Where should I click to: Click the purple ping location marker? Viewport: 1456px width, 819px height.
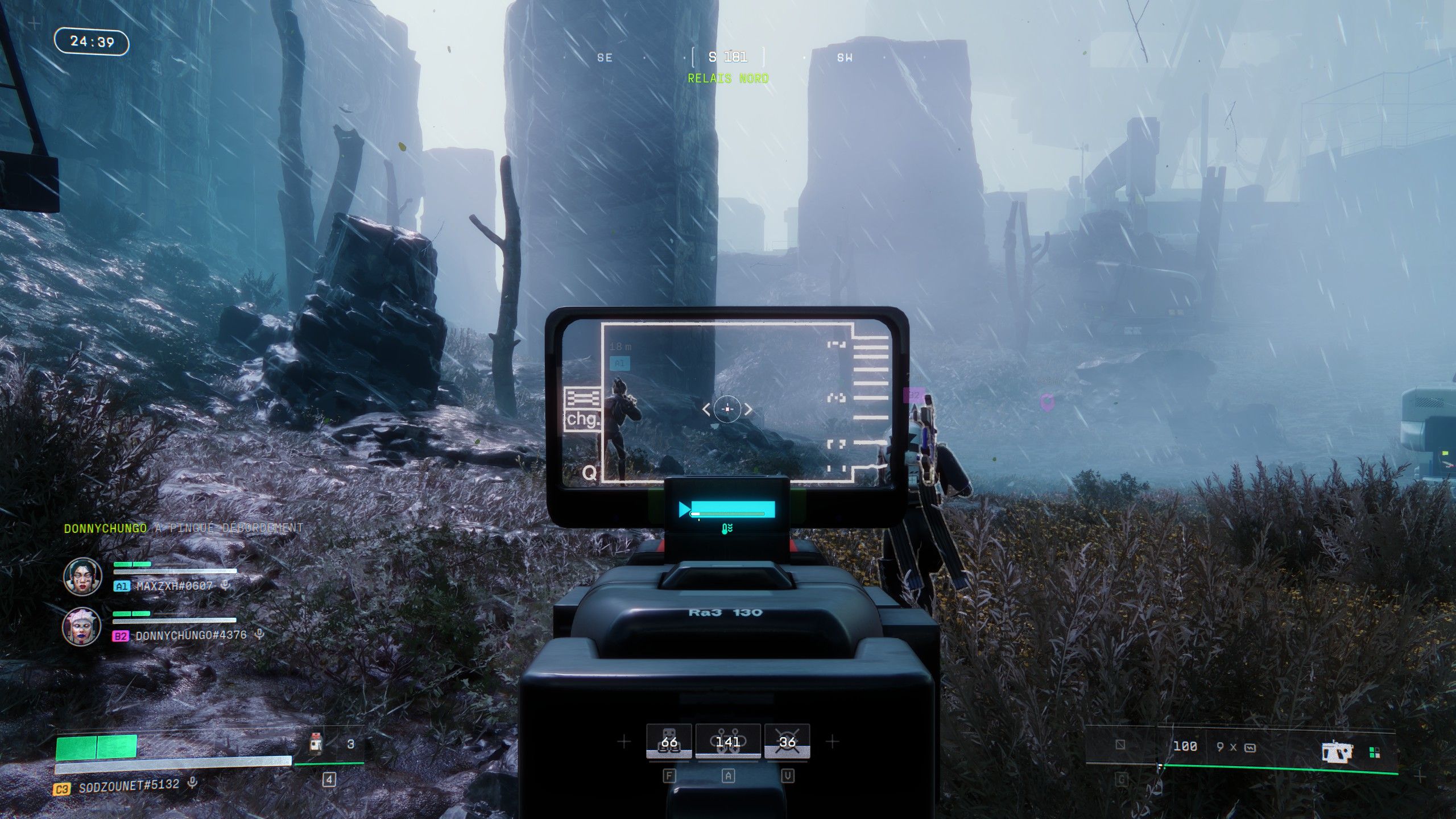[x=1046, y=402]
